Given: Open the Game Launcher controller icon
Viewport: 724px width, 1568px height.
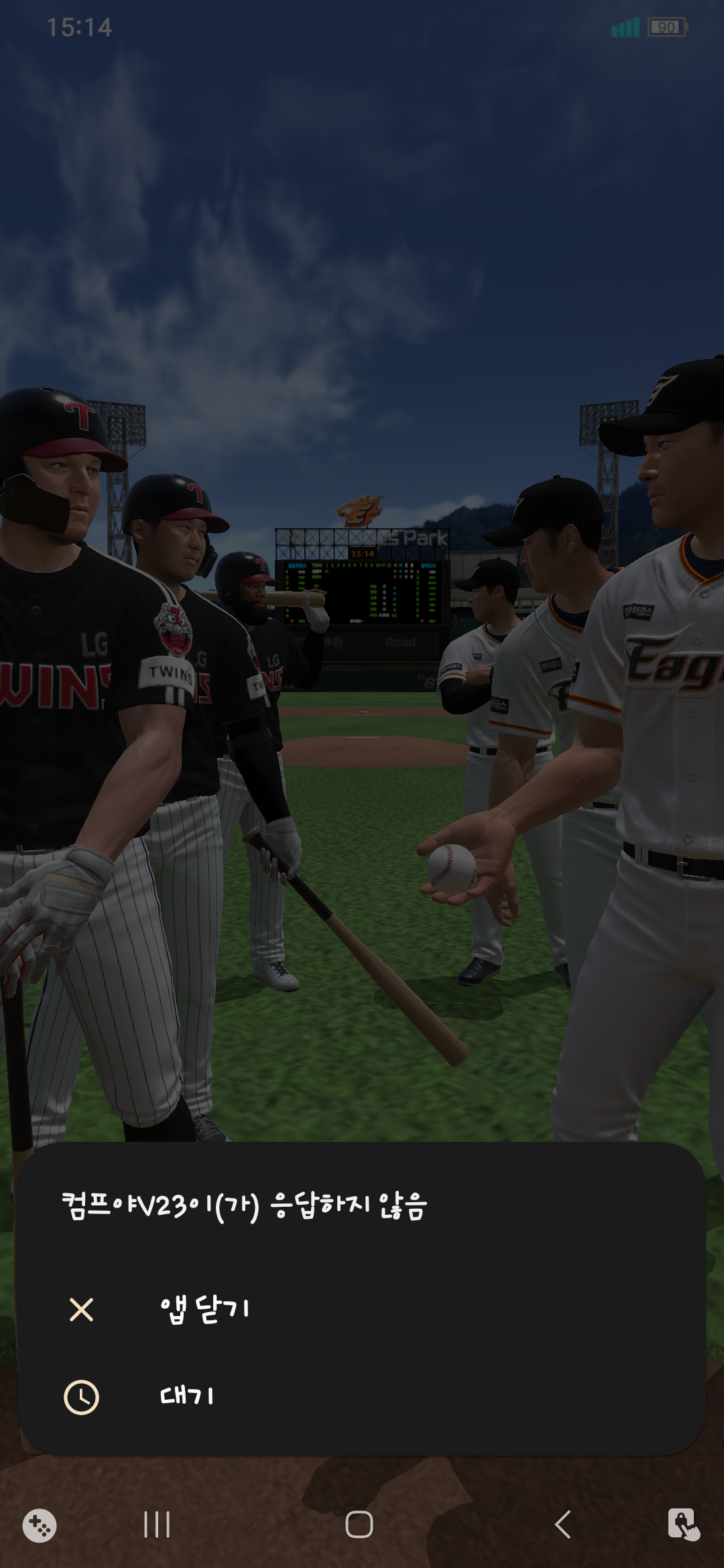Looking at the screenshot, I should [x=40, y=1526].
